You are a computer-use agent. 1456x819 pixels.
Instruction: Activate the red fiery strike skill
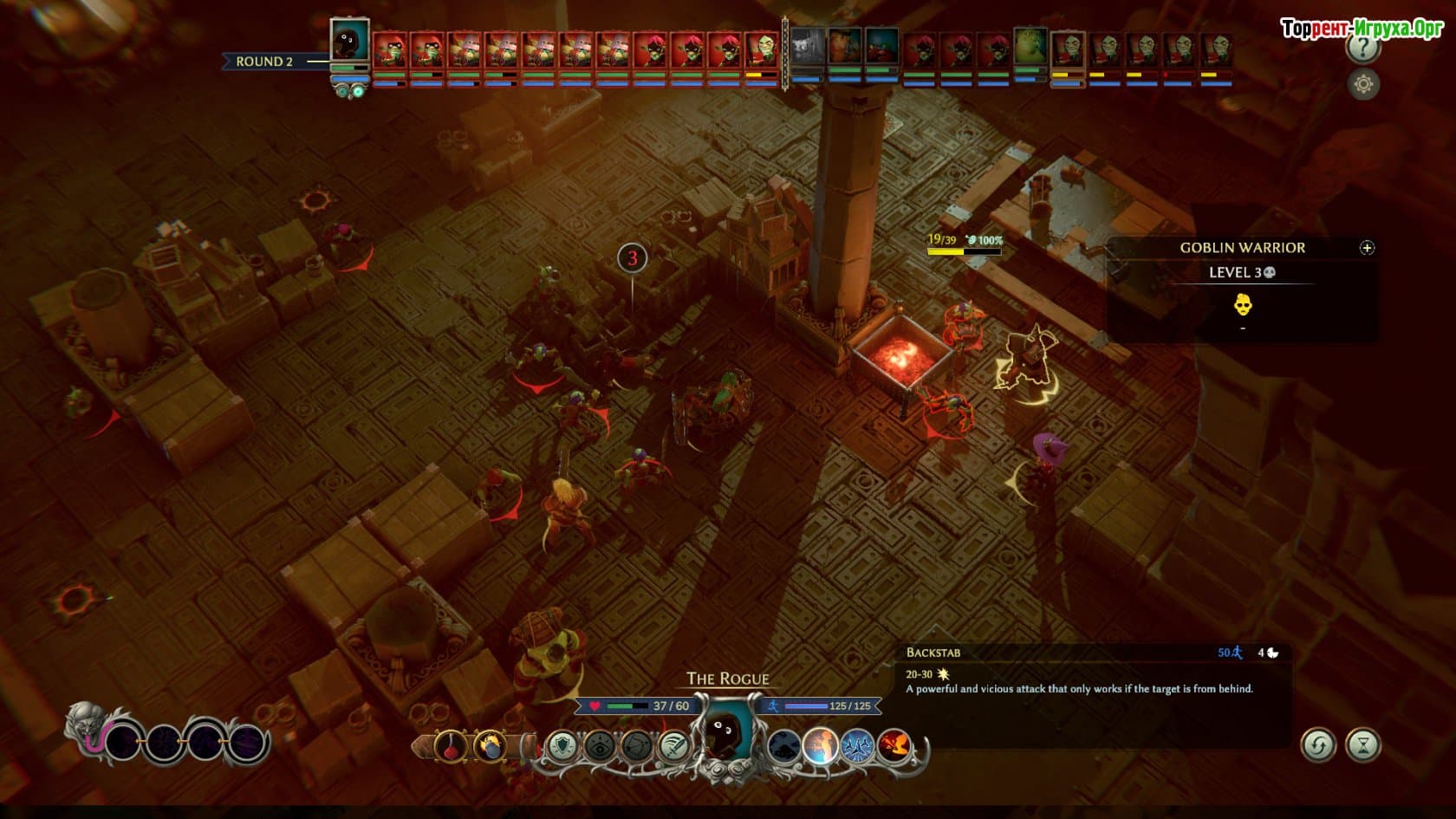click(x=894, y=745)
